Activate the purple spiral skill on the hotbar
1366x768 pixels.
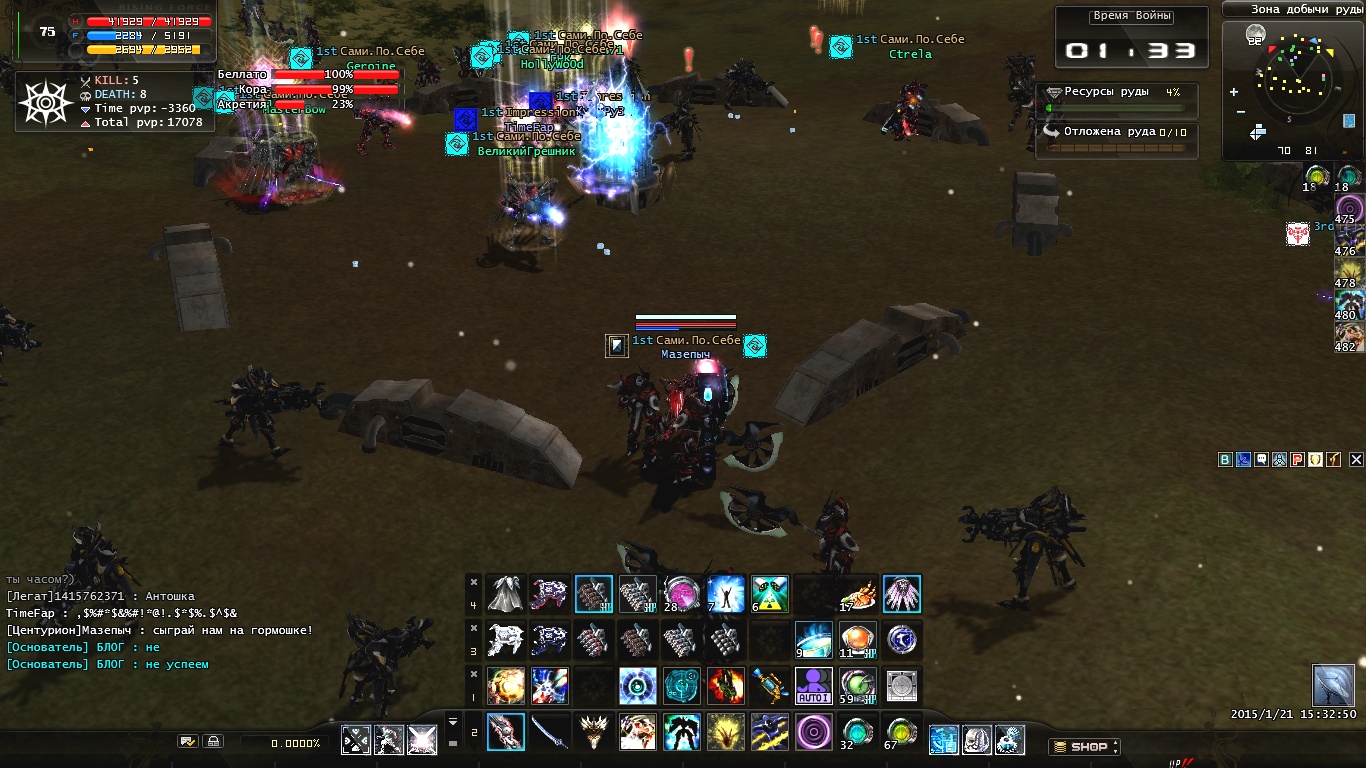(x=813, y=732)
